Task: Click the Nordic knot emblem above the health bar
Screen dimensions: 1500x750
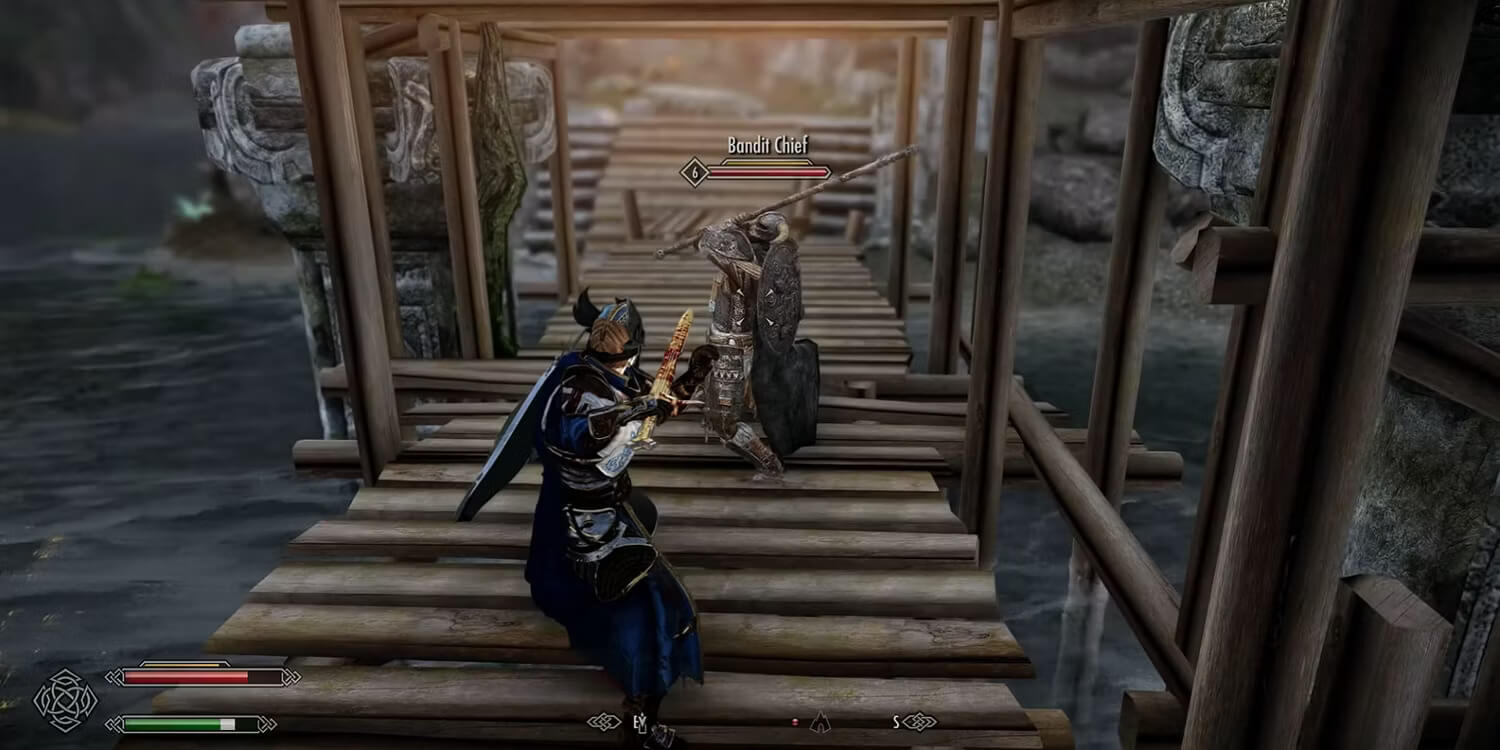Action: [x=64, y=700]
